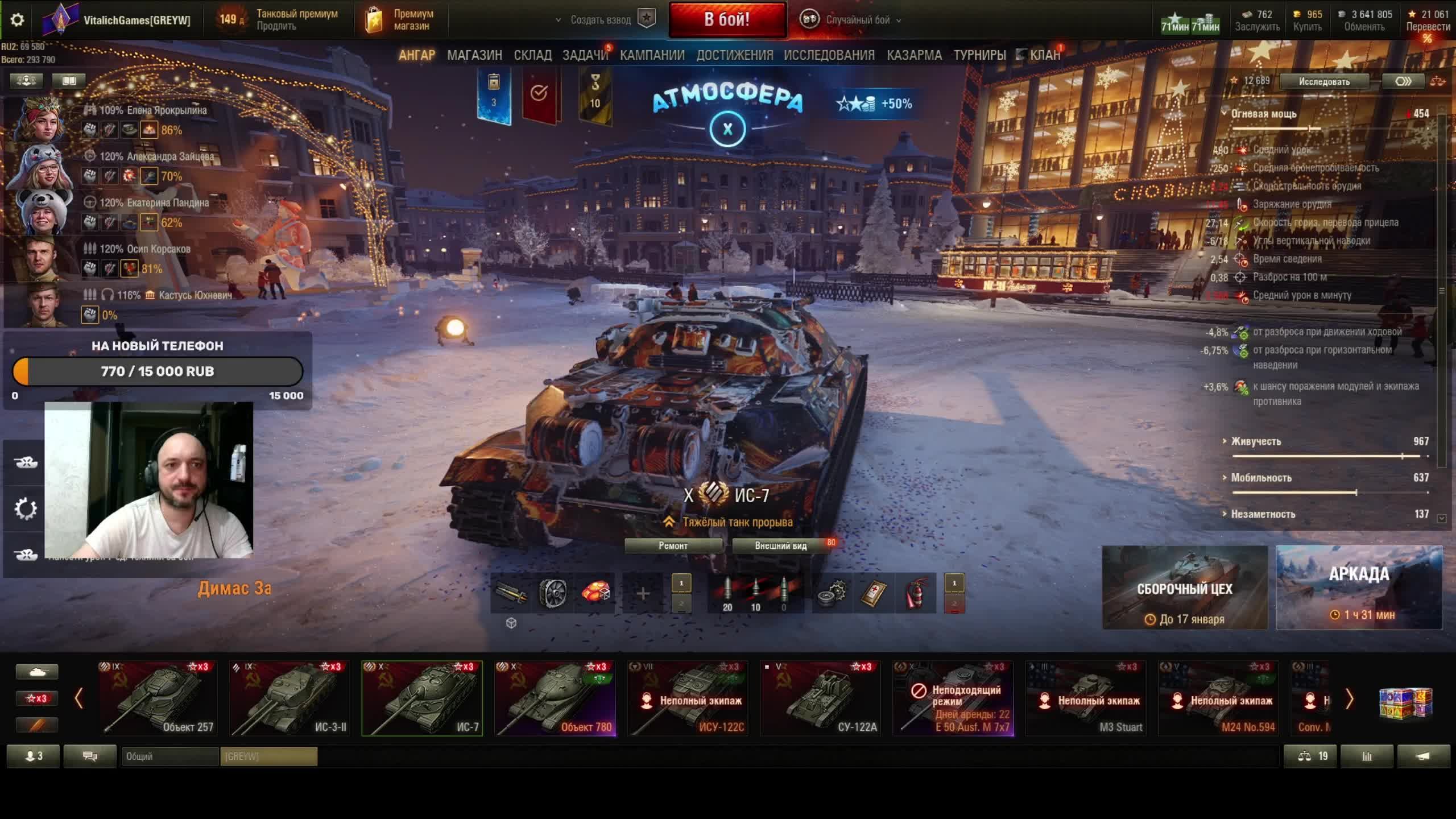Open the ИССЛЕДОВАНИЯ tab
The width and height of the screenshot is (1456, 819).
pos(829,55)
